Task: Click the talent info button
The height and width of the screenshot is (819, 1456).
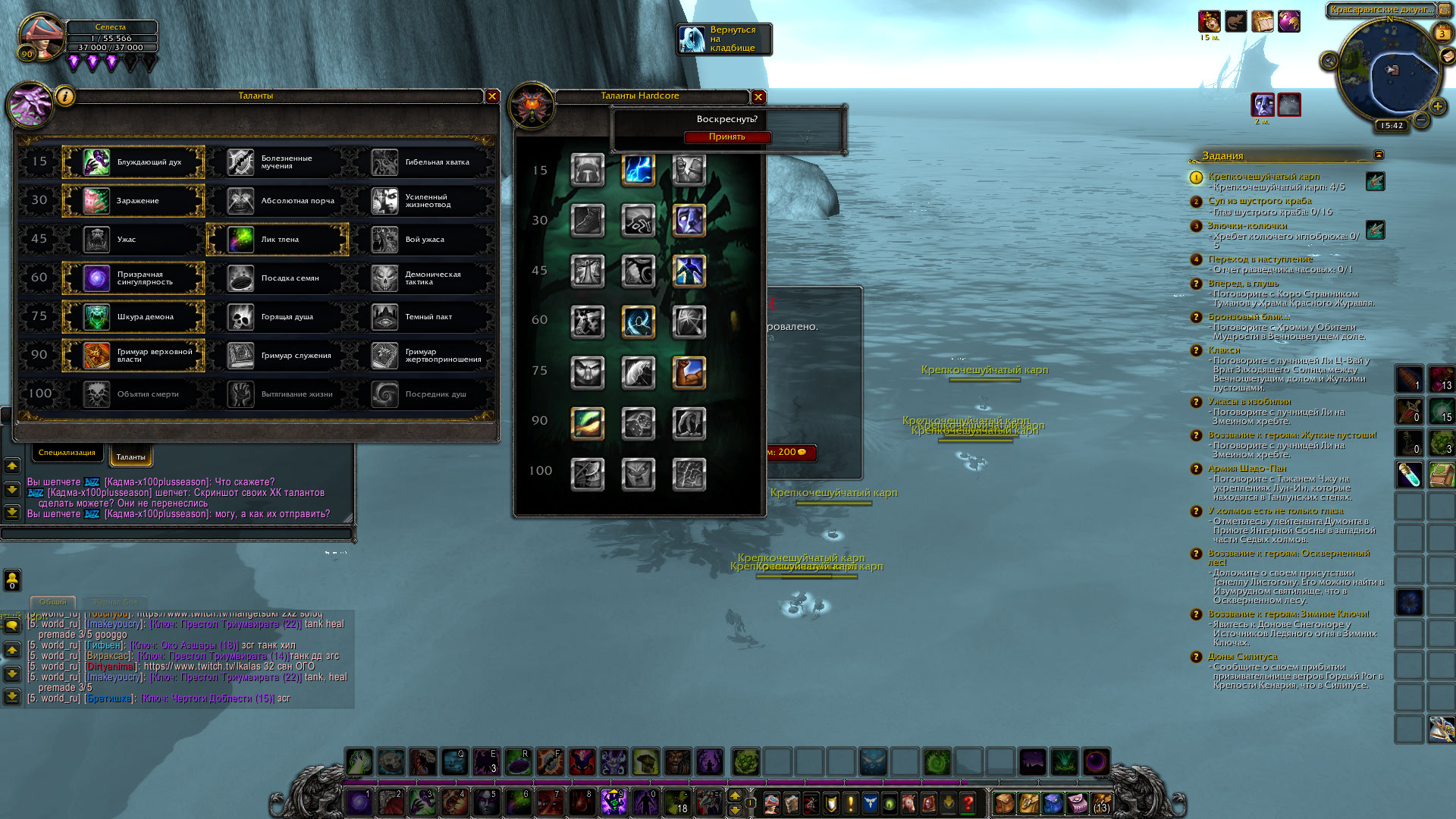Action: click(65, 97)
